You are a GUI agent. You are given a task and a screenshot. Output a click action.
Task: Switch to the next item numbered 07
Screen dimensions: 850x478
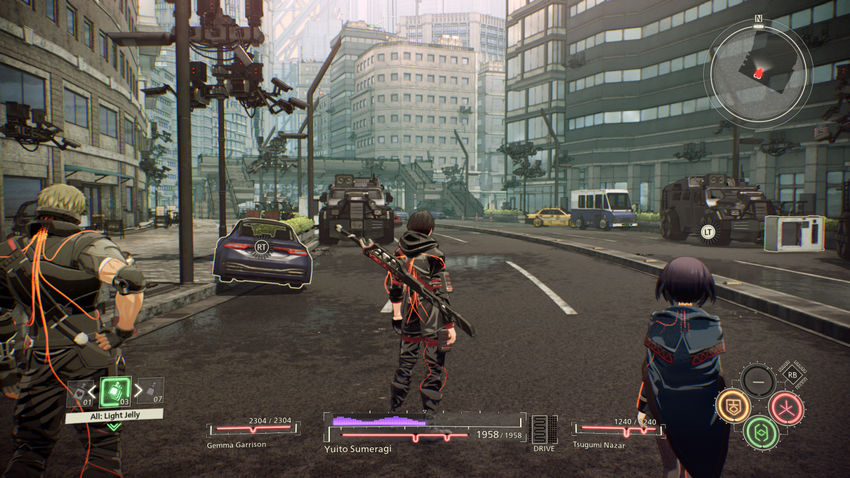pos(148,391)
